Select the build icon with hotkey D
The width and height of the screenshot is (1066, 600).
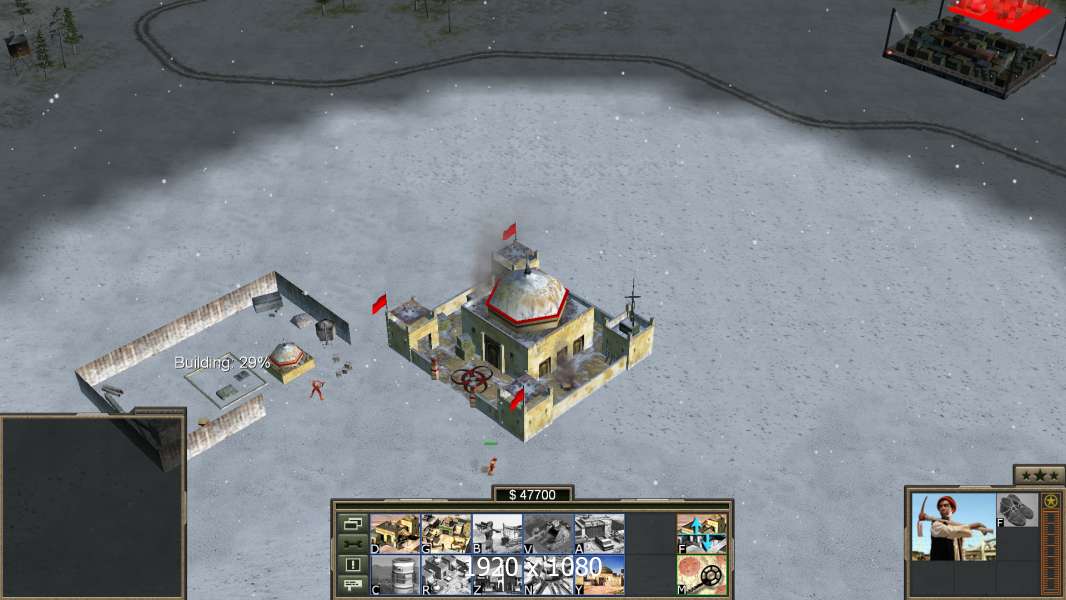tap(395, 533)
